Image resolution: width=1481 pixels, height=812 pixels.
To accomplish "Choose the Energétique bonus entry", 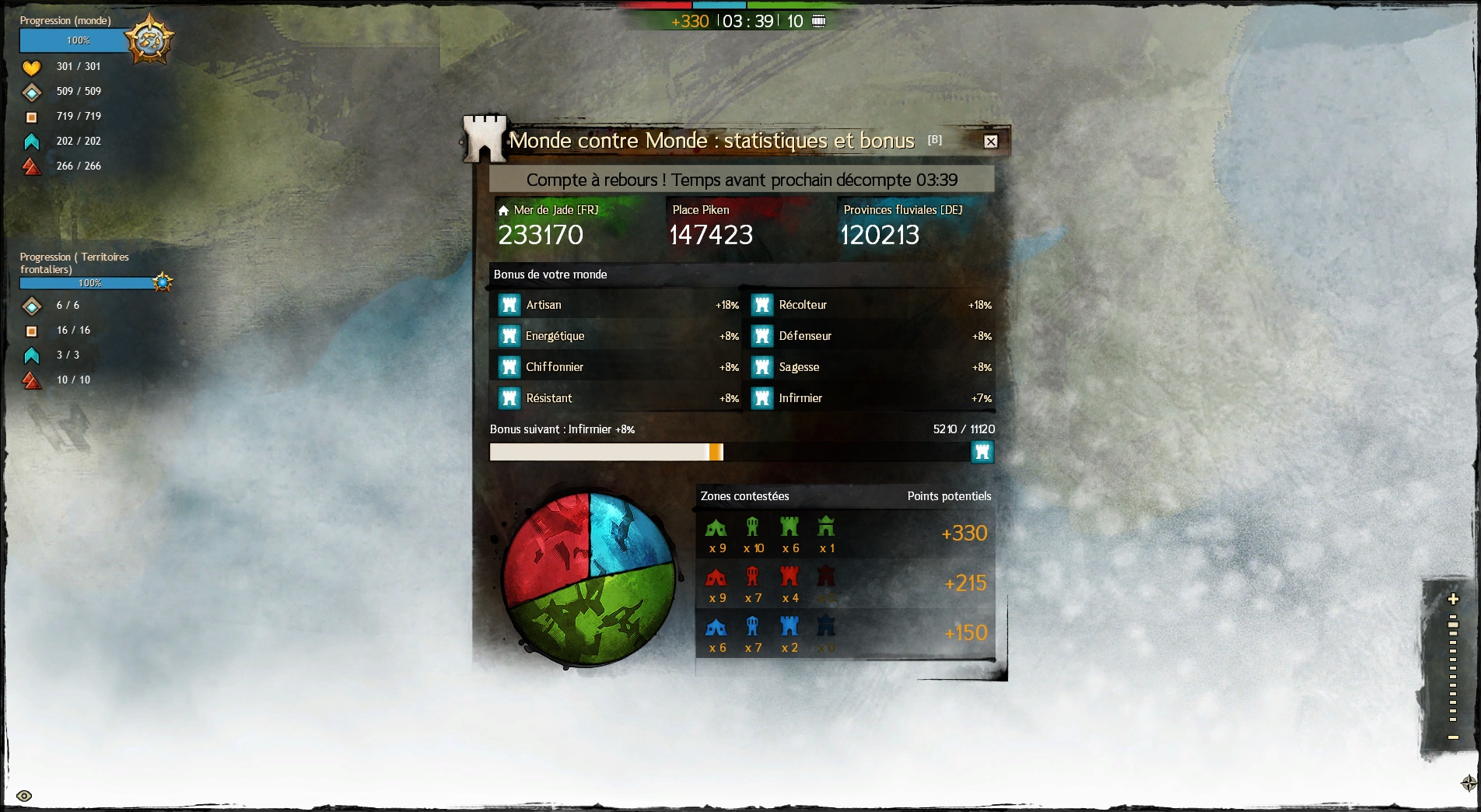I will (x=614, y=336).
